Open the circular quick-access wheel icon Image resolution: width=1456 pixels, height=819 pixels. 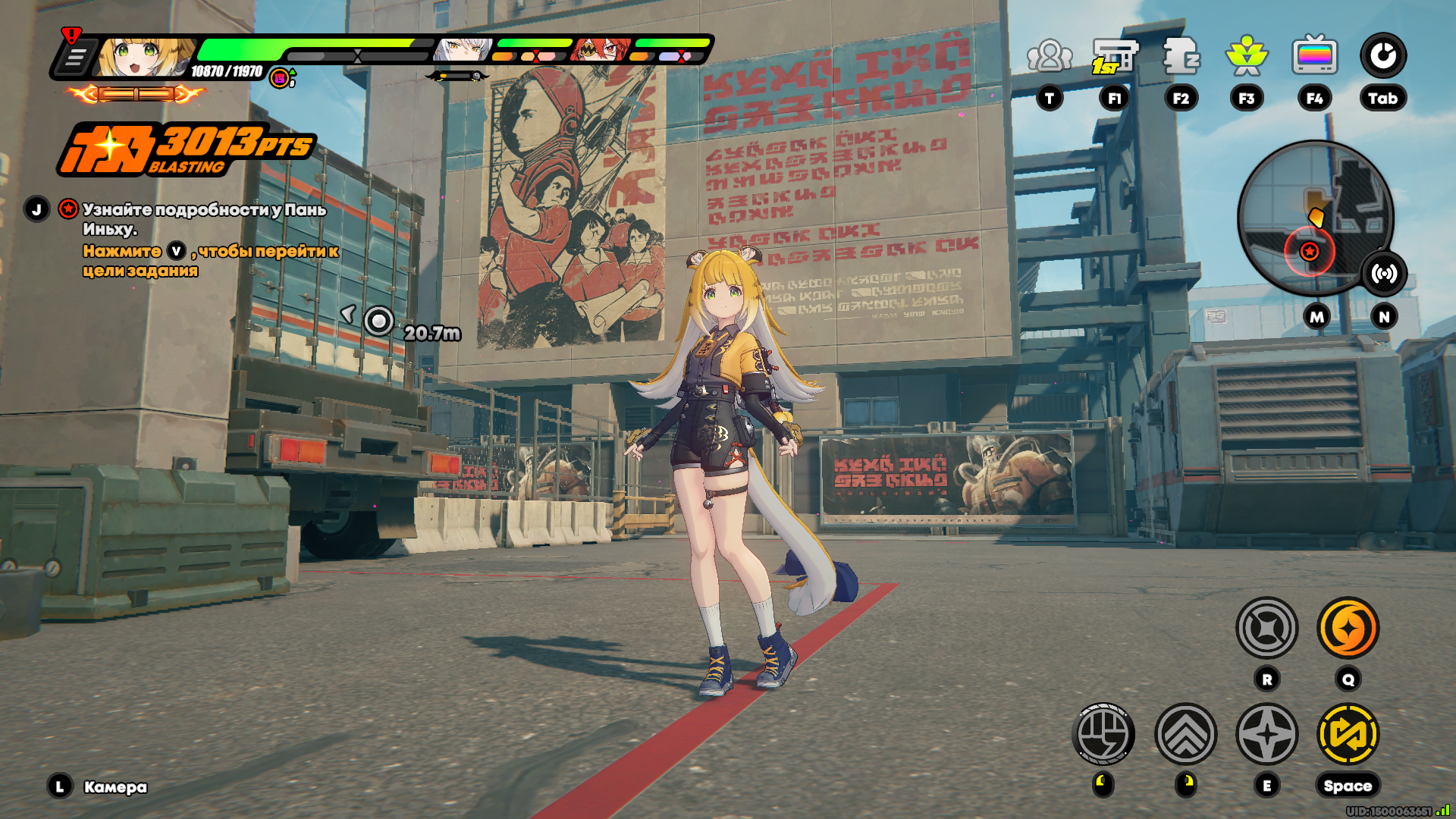(1382, 56)
